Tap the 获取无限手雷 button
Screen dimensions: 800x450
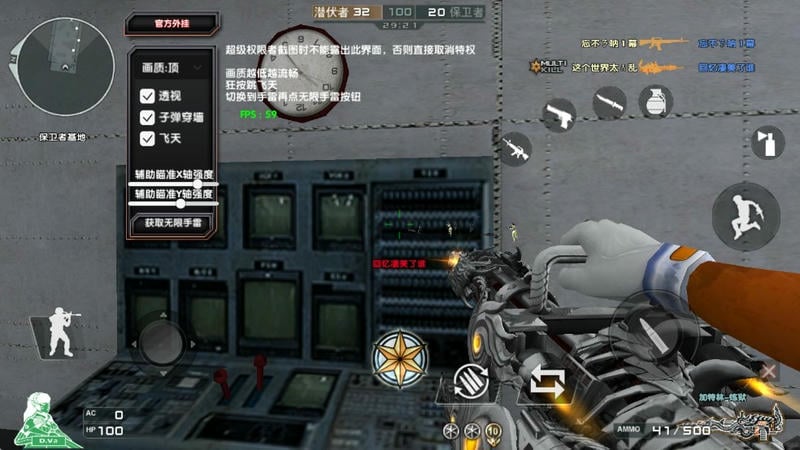click(172, 223)
